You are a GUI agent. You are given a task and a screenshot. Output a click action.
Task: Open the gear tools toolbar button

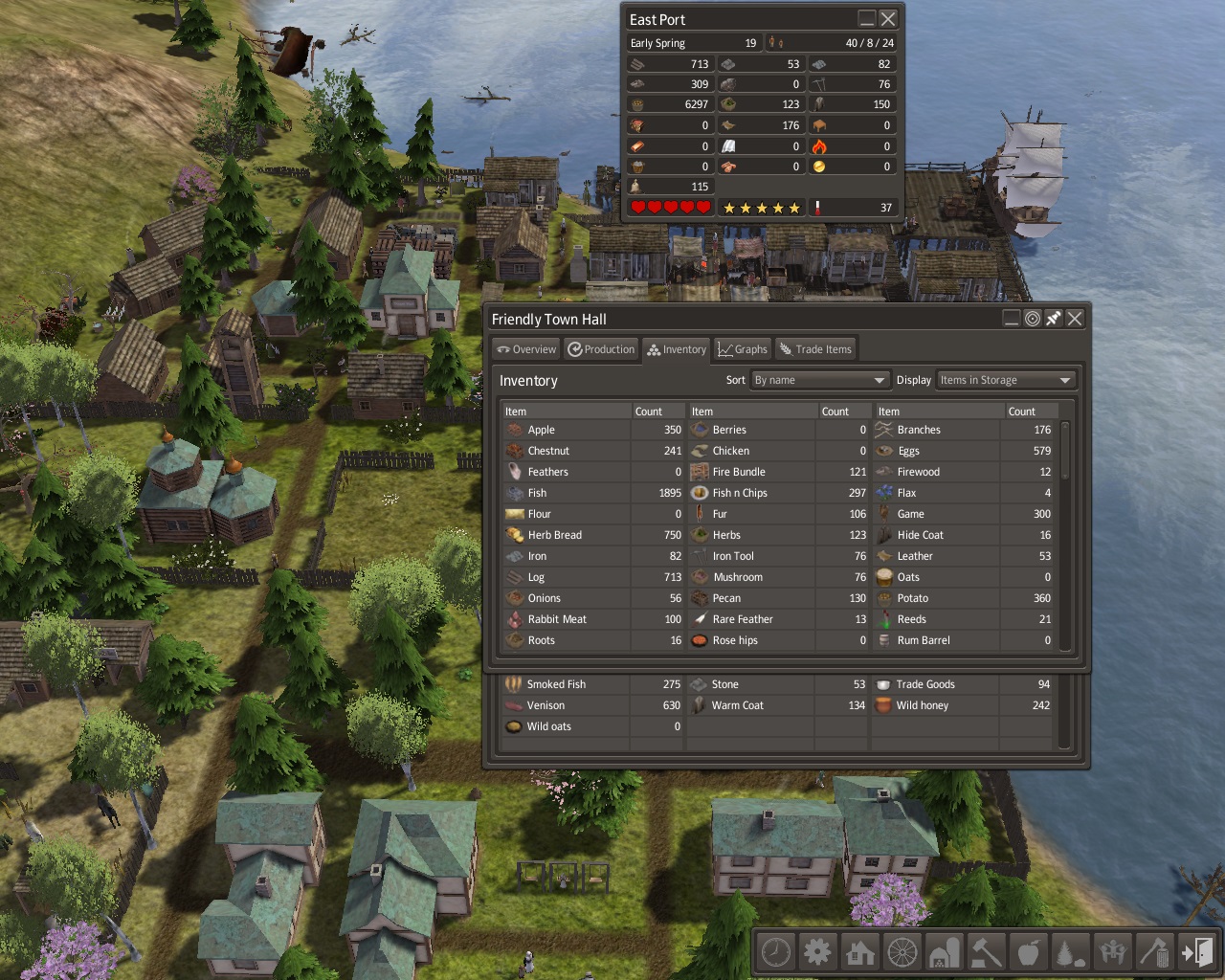tap(818, 952)
